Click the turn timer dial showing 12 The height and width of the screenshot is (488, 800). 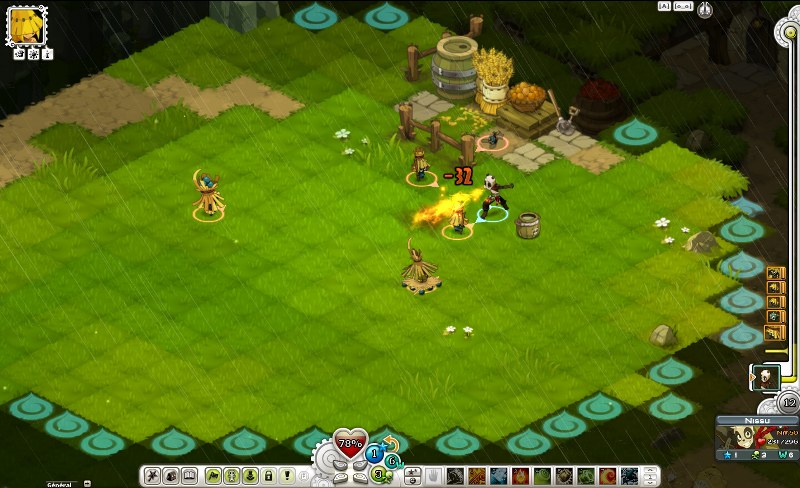click(x=789, y=402)
